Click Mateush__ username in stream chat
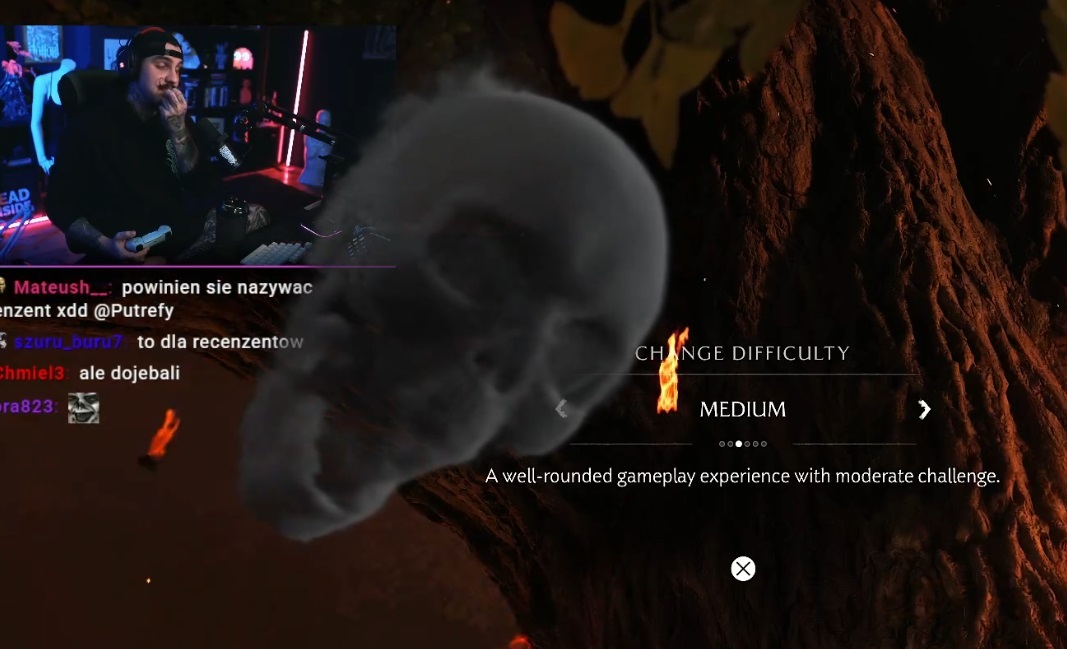The width and height of the screenshot is (1067, 649). tap(61, 288)
